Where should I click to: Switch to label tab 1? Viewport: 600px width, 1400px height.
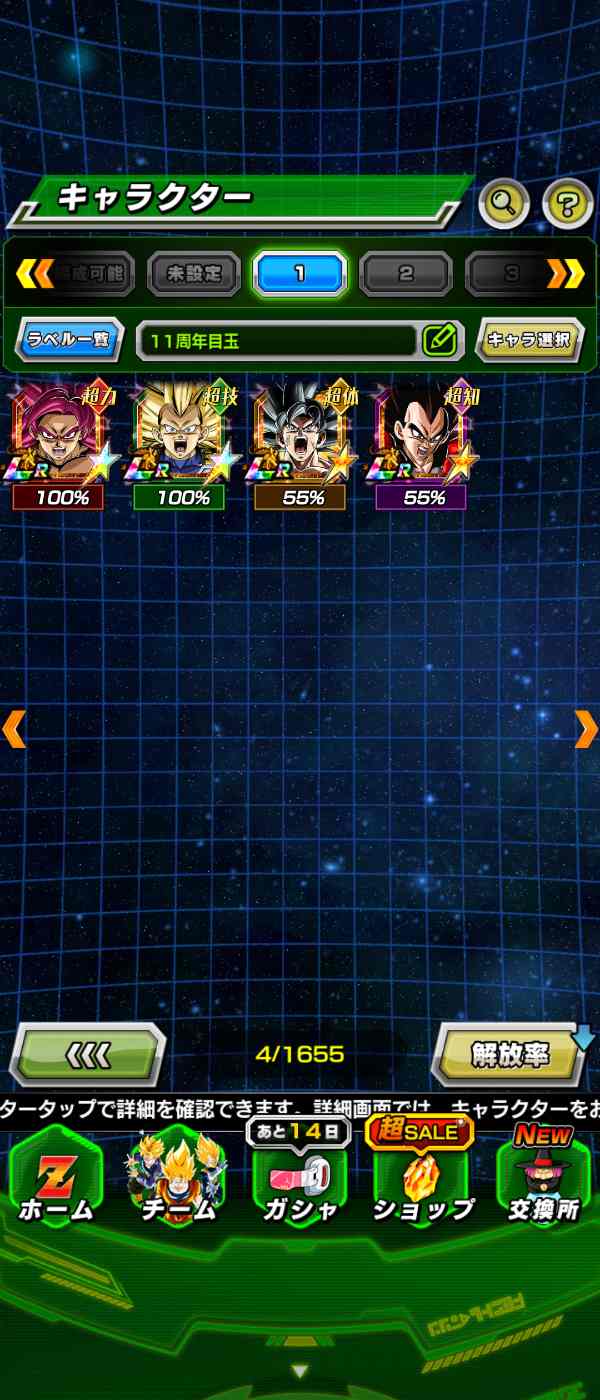(300, 273)
